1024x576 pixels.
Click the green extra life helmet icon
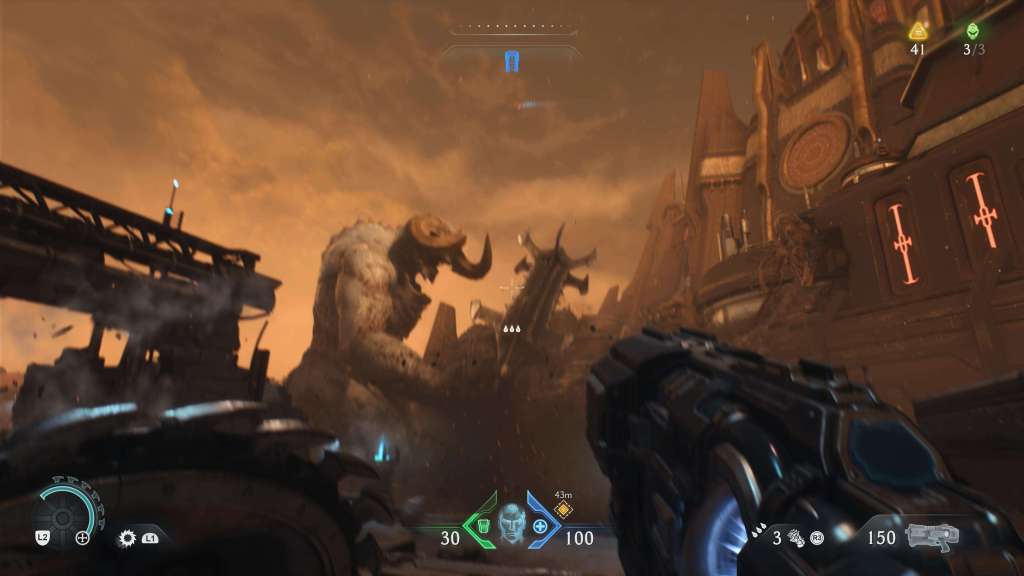pos(972,31)
